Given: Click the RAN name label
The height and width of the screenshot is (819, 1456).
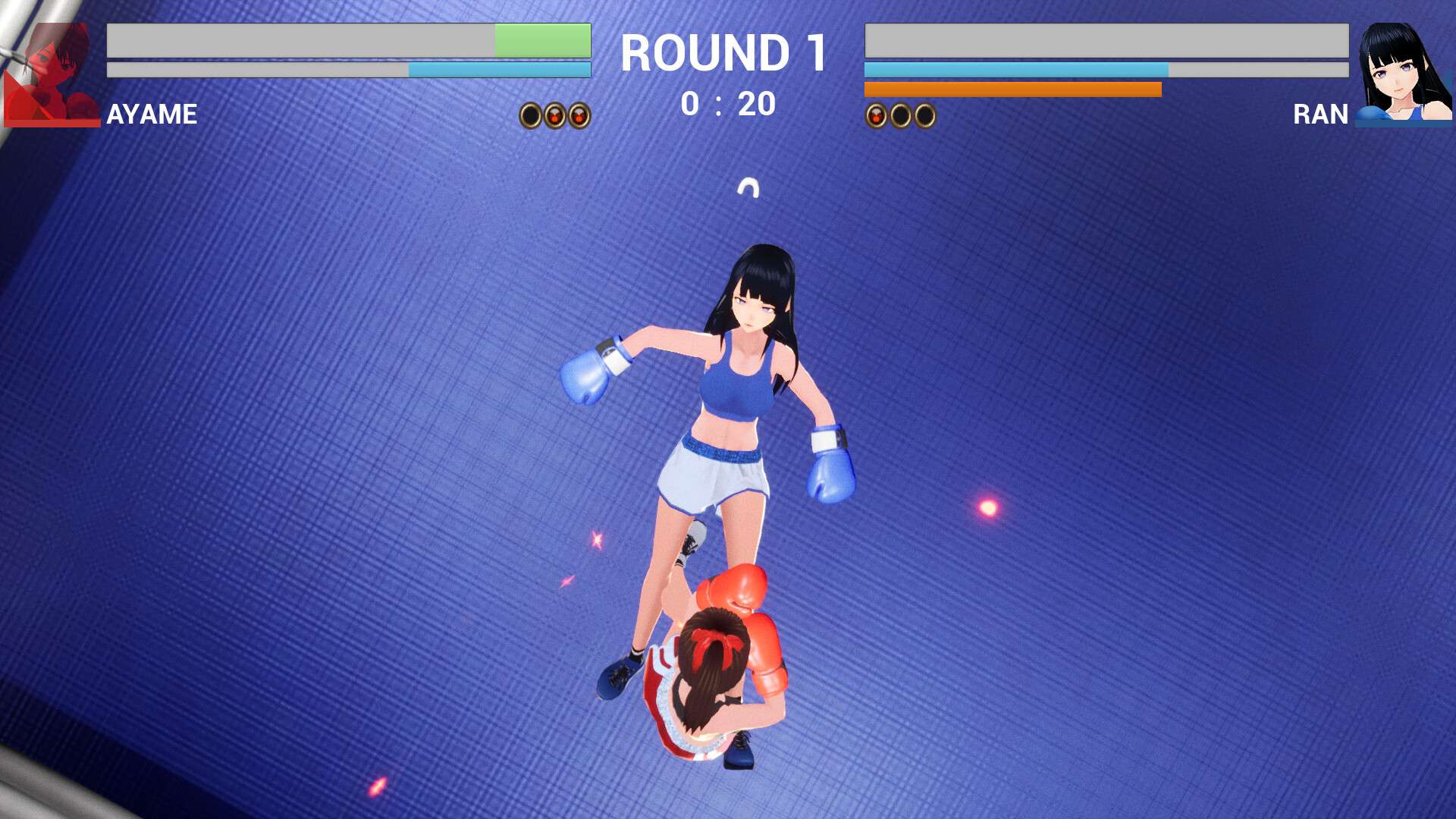Looking at the screenshot, I should coord(1319,115).
